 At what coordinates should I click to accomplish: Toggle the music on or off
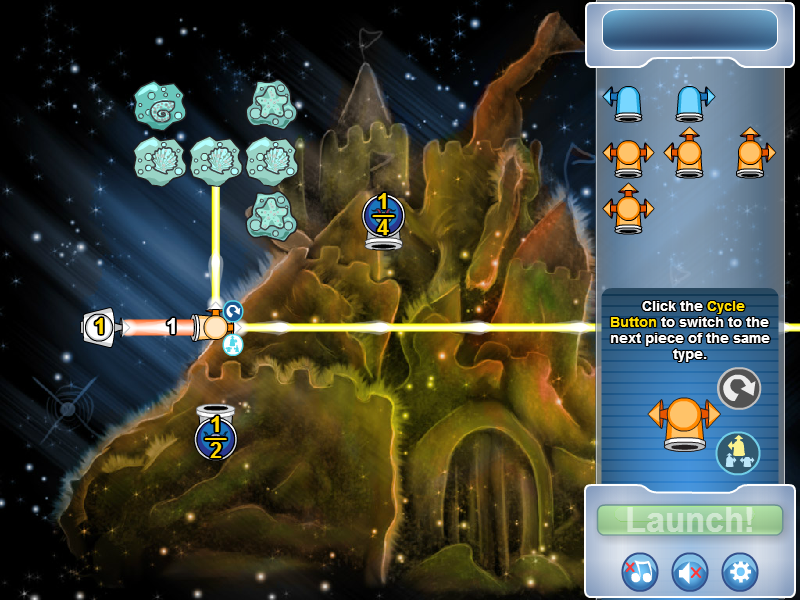[639, 571]
